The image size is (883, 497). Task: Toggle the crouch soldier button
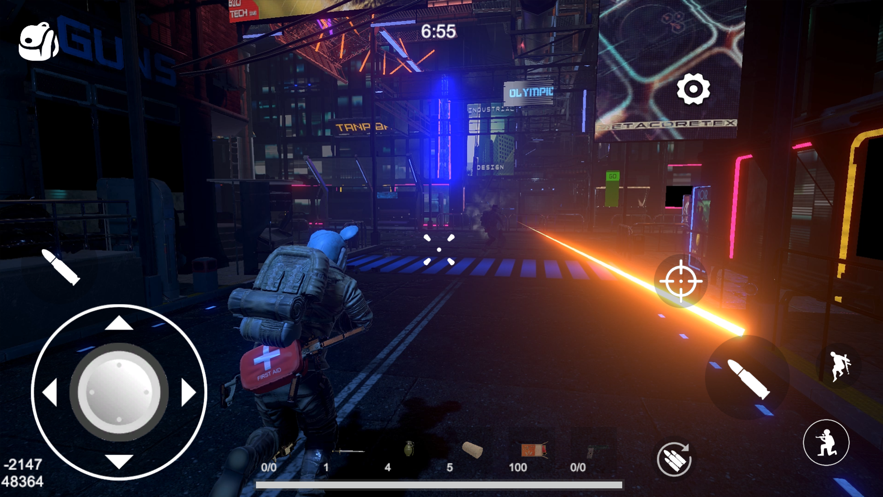point(826,442)
